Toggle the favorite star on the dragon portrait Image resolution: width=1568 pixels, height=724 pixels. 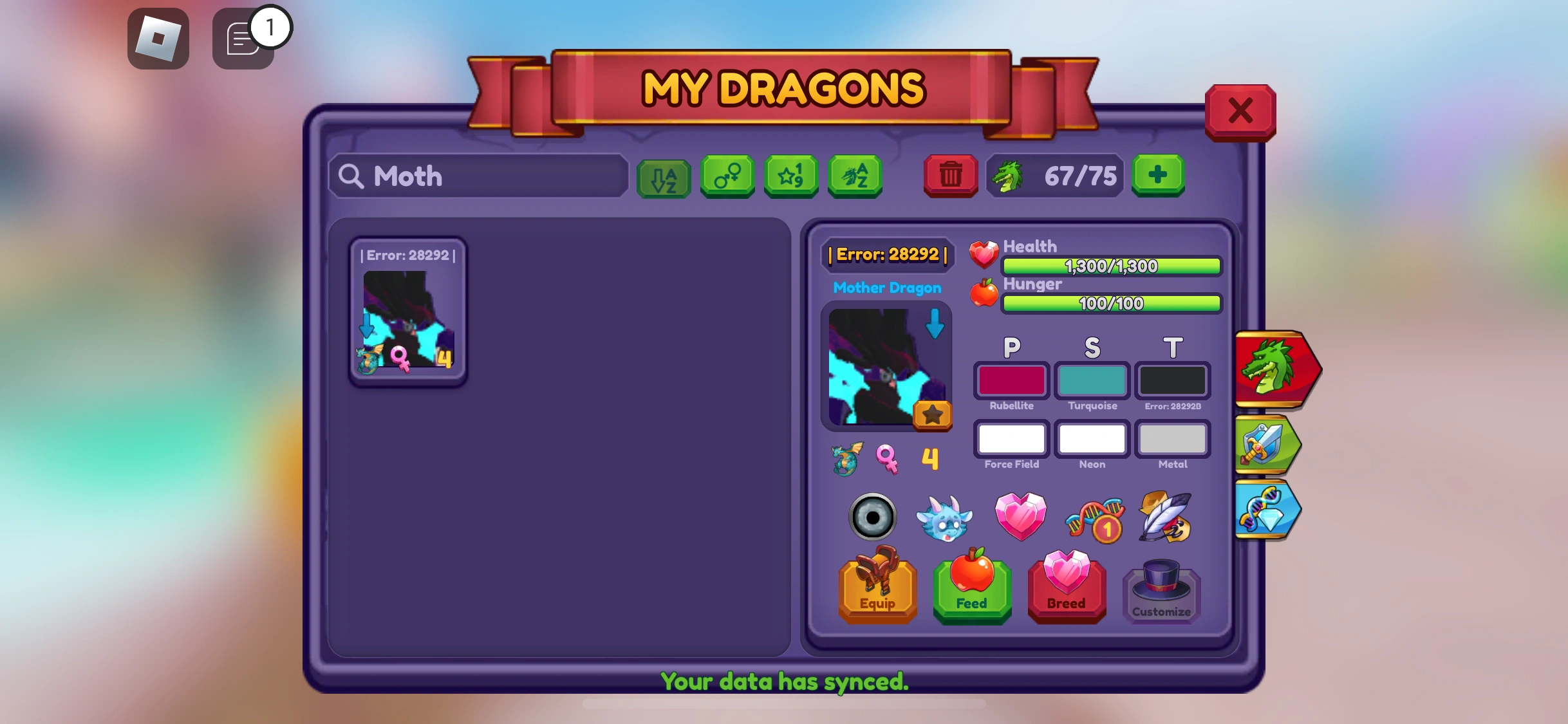pos(933,415)
